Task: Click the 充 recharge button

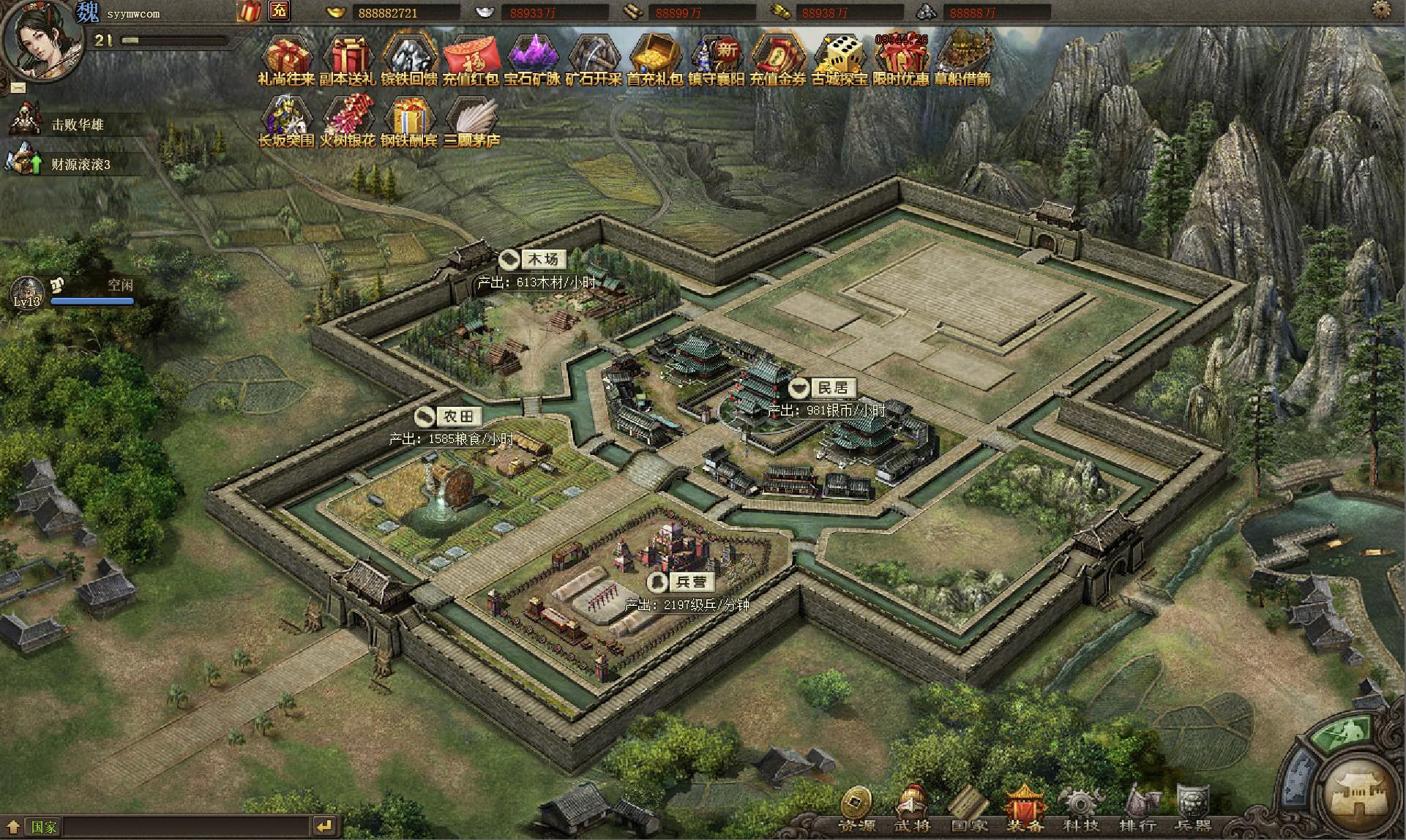Action: point(279,11)
